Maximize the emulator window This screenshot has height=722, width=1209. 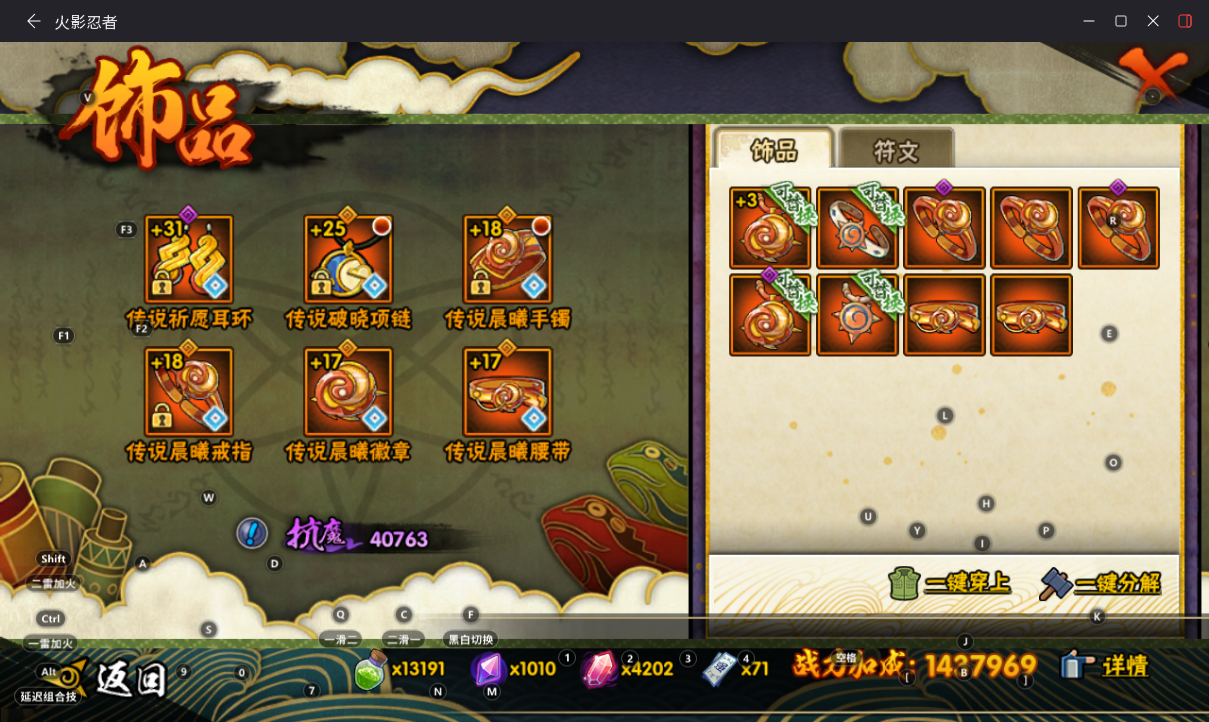click(1121, 21)
